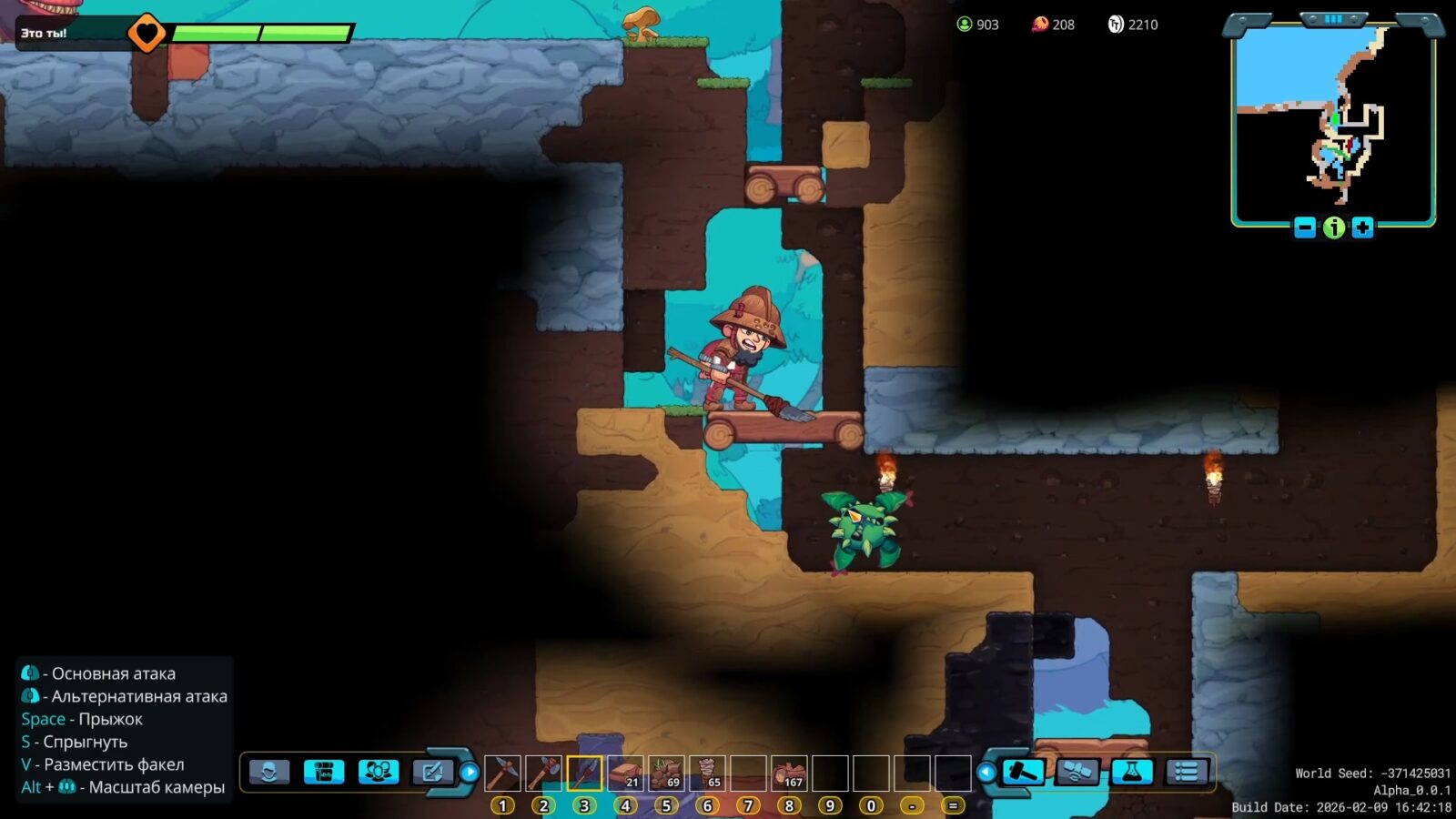
Task: Select the highlighted spear slot
Action: point(584,773)
